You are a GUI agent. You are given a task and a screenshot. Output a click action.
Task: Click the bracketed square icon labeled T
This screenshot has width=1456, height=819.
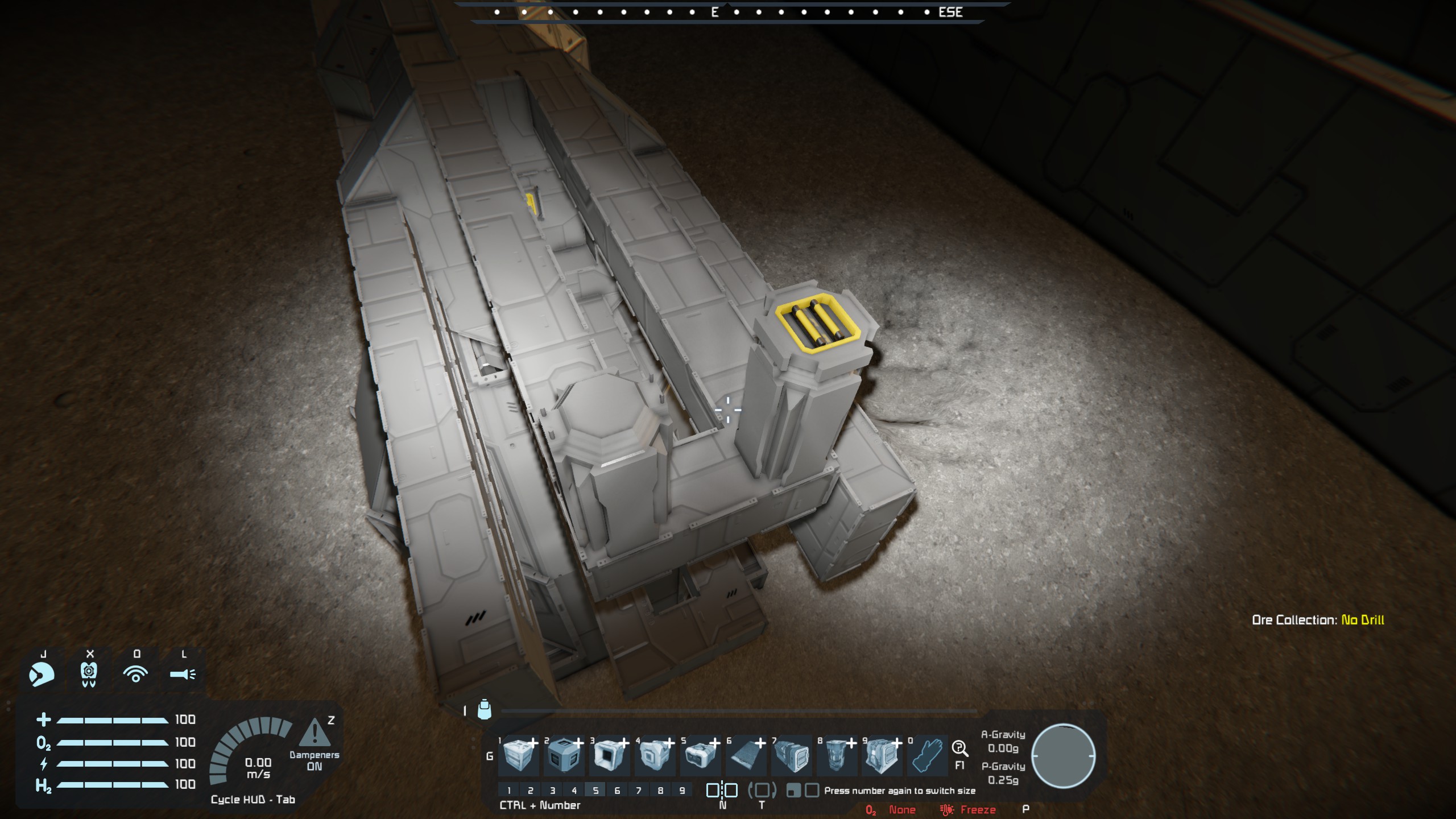tap(762, 790)
